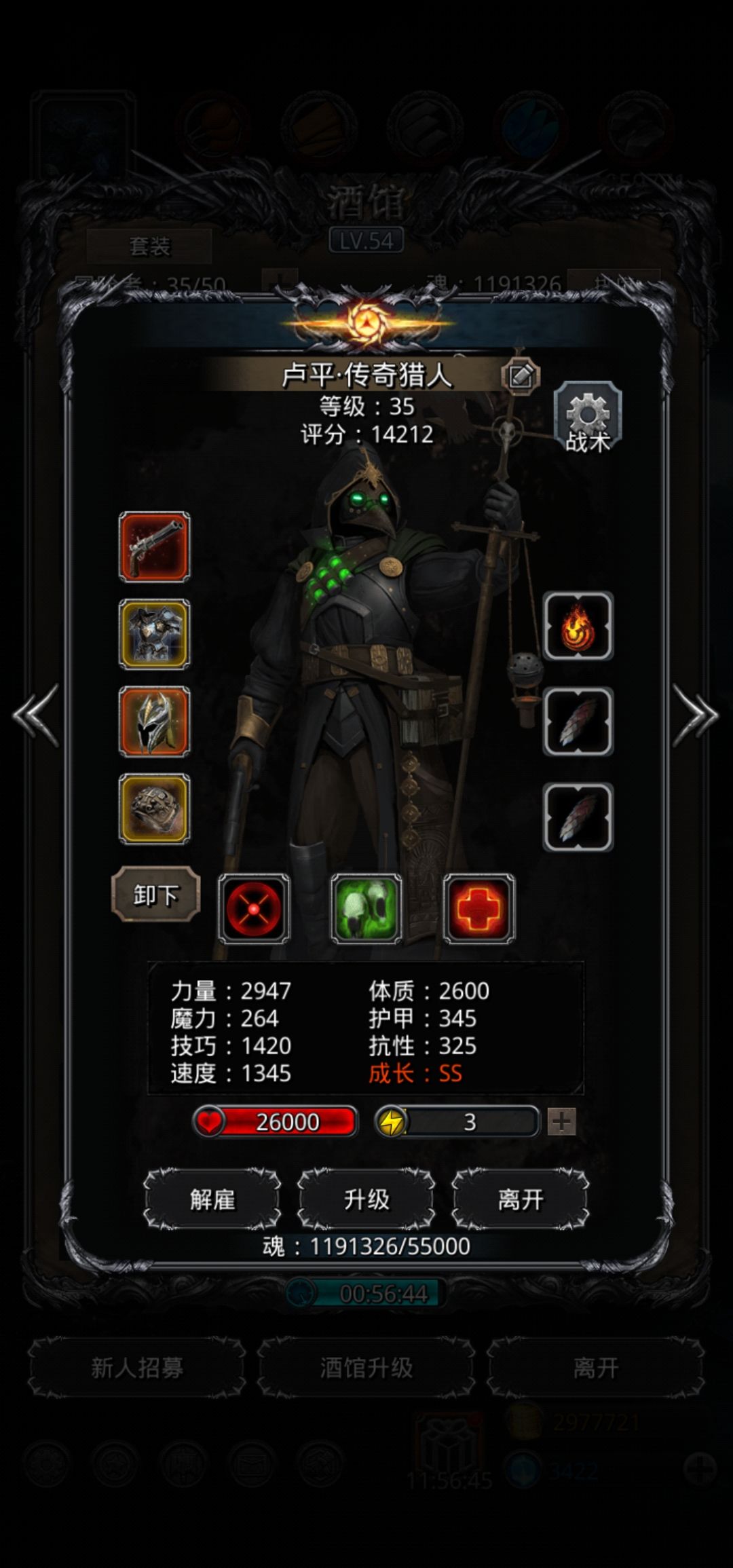The width and height of the screenshot is (733, 1568).
Task: Choose the green skull skill icon
Action: coord(366,909)
